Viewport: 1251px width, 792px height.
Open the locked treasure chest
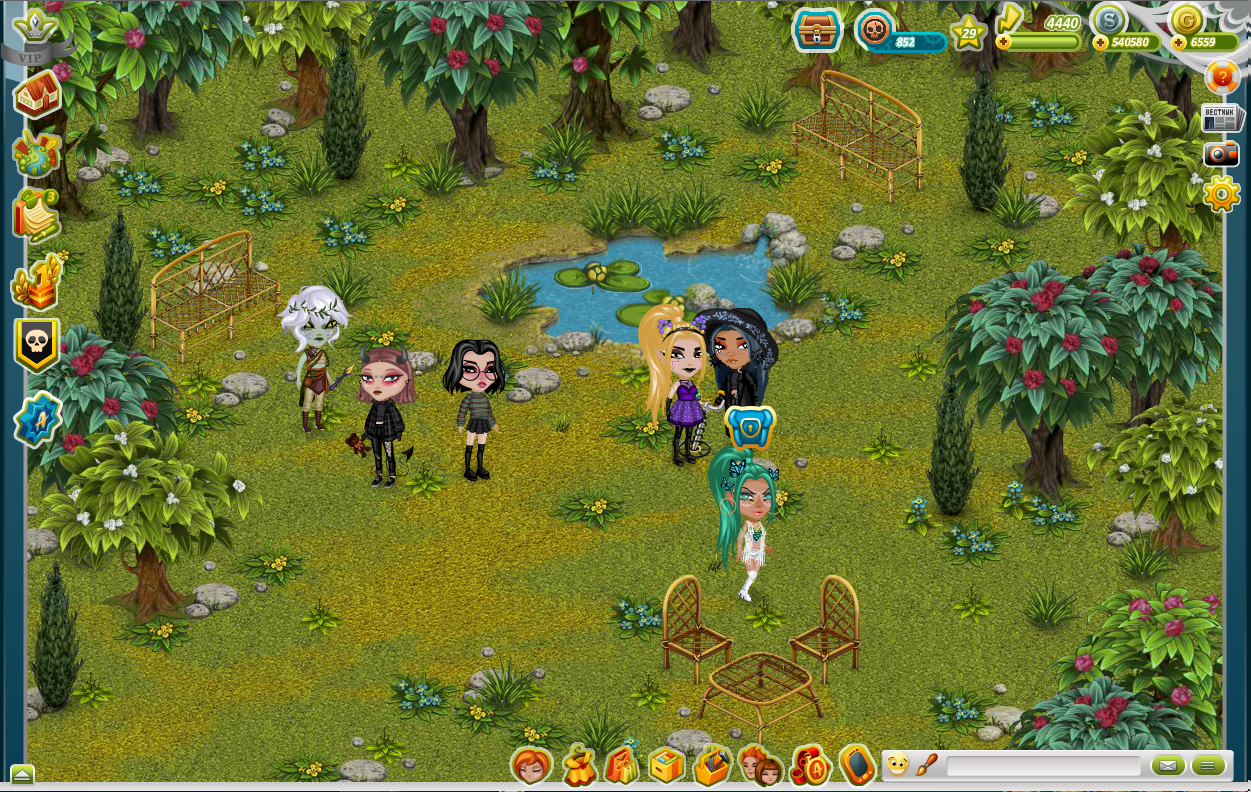(817, 30)
